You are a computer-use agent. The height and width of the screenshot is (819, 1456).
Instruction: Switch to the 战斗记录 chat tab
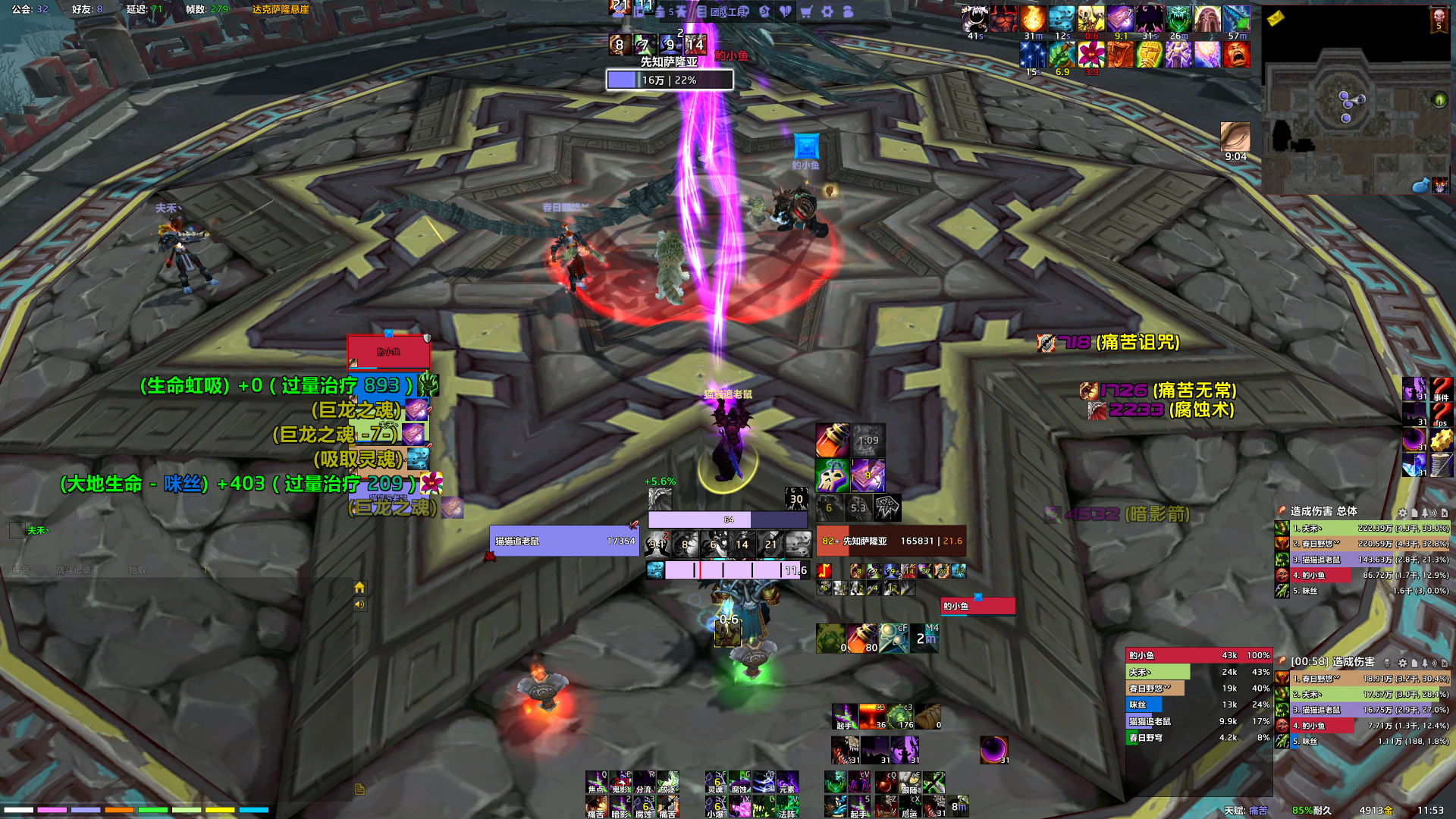click(74, 570)
